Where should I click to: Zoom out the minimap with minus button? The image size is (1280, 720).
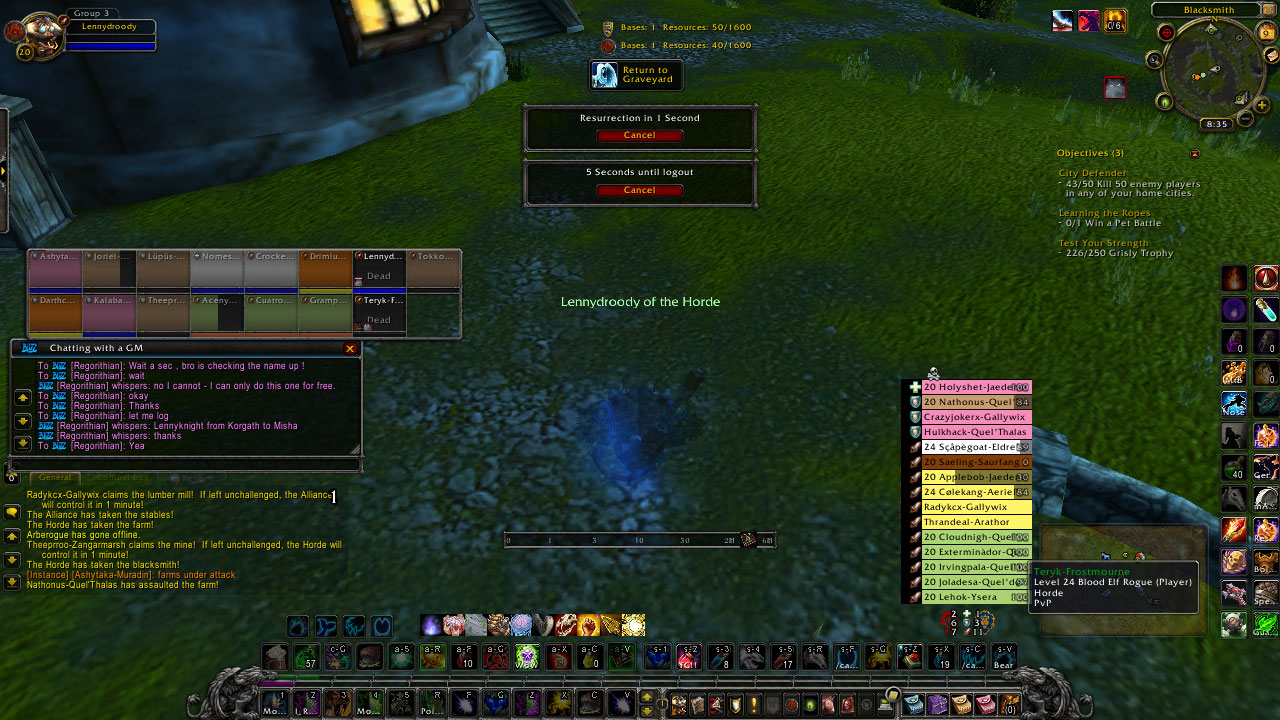coord(1246,120)
